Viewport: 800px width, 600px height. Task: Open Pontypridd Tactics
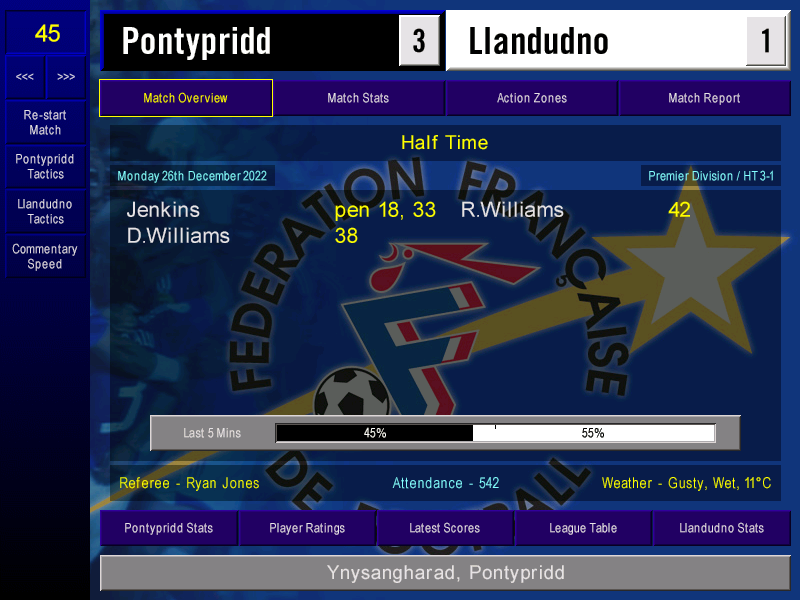click(45, 167)
